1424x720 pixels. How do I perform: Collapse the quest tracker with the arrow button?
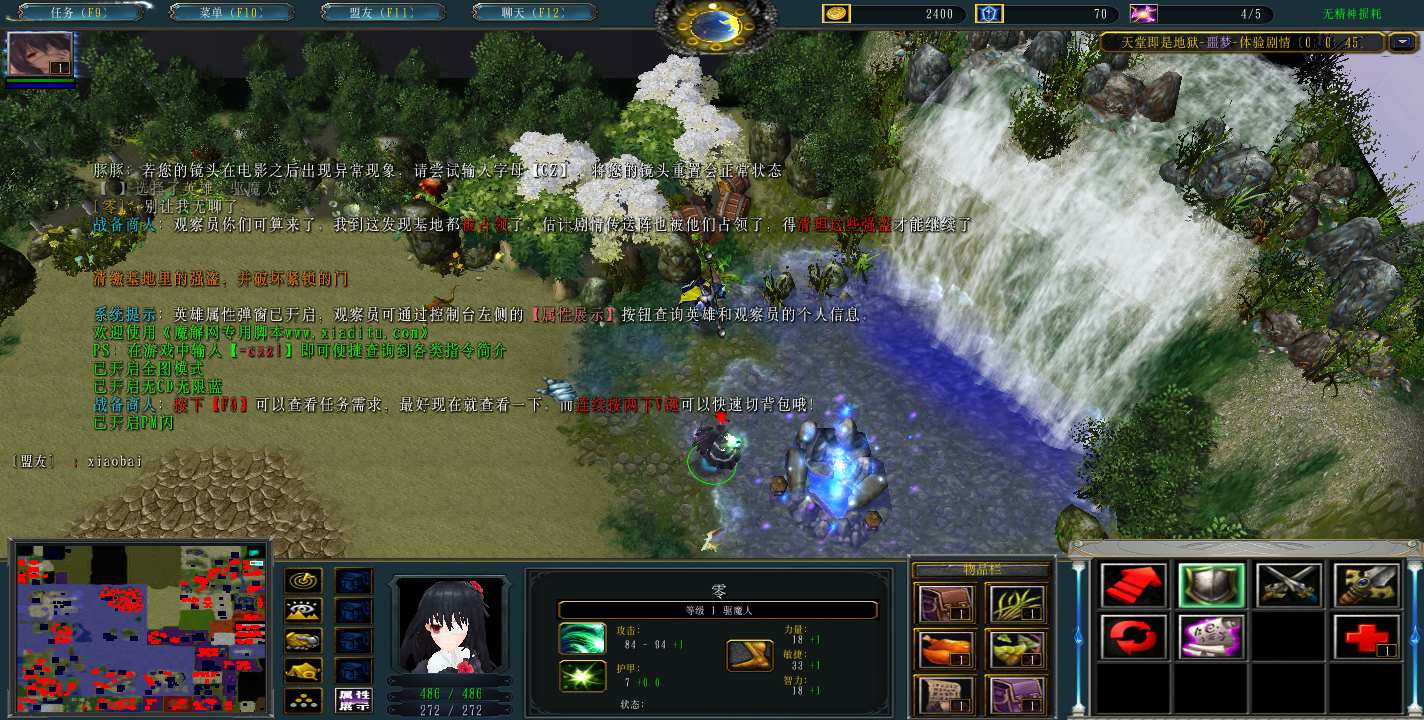point(1404,42)
